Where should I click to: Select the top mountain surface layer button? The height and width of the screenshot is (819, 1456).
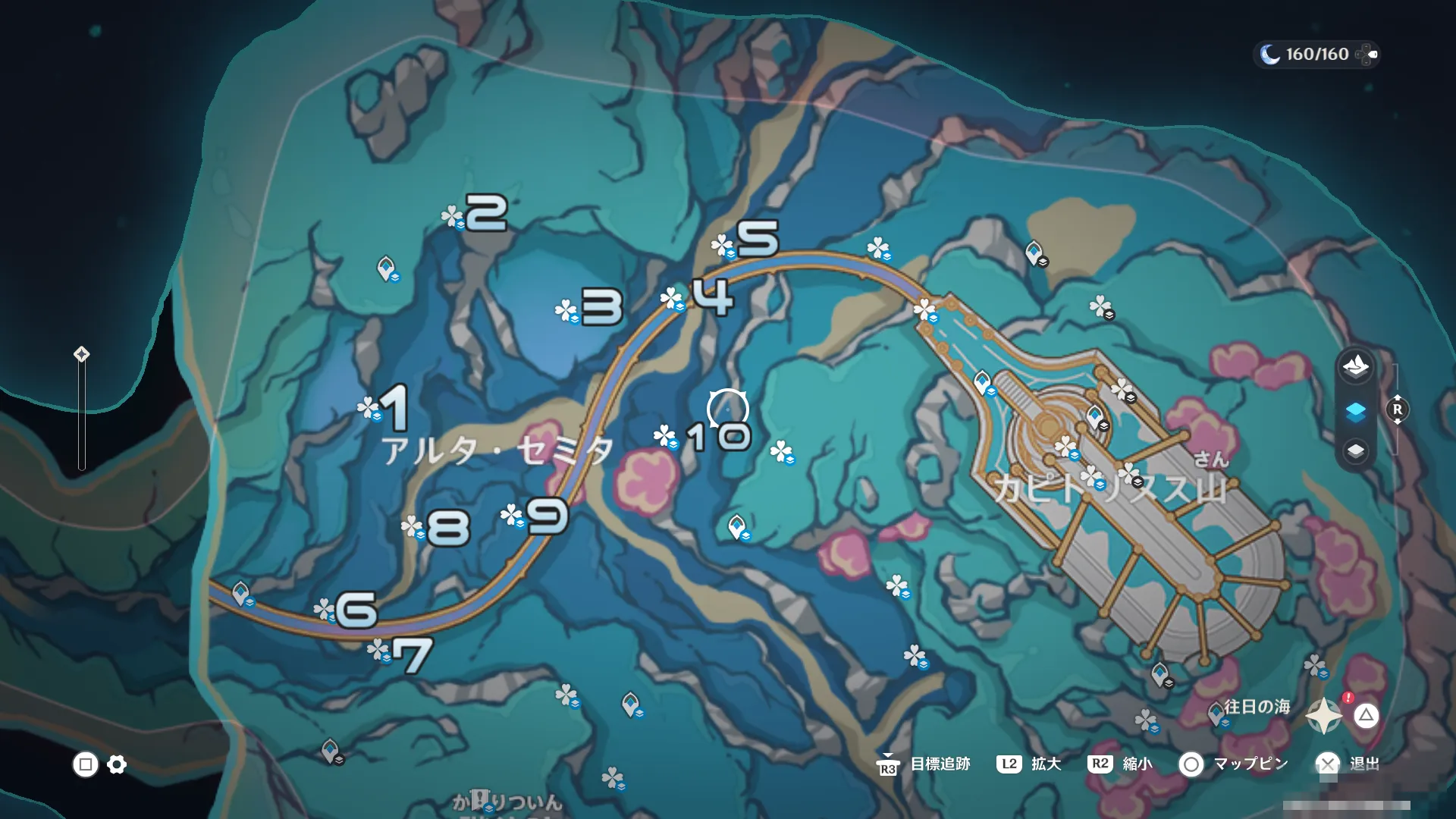[x=1355, y=367]
